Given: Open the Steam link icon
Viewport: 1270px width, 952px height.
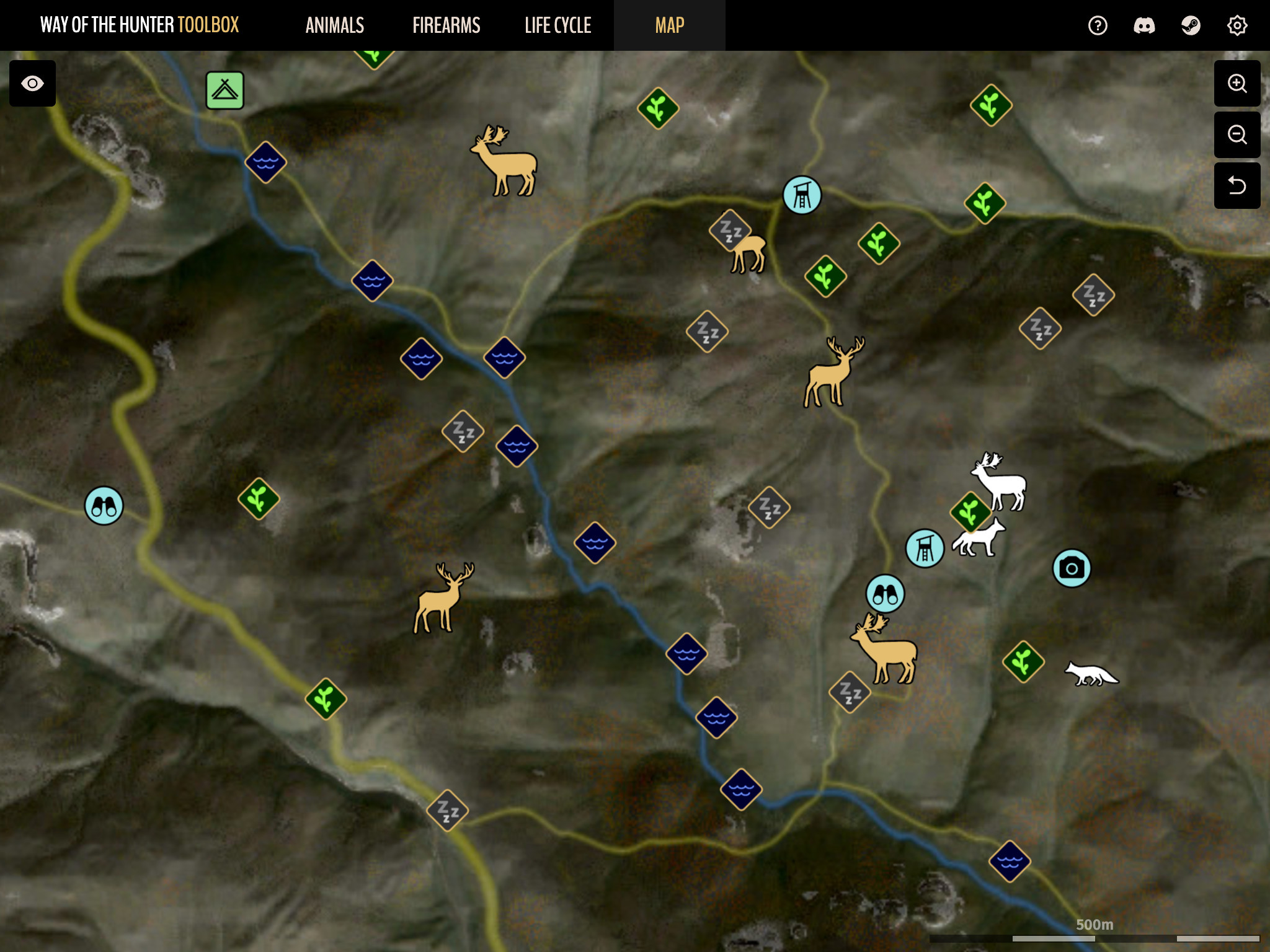Looking at the screenshot, I should point(1191,25).
